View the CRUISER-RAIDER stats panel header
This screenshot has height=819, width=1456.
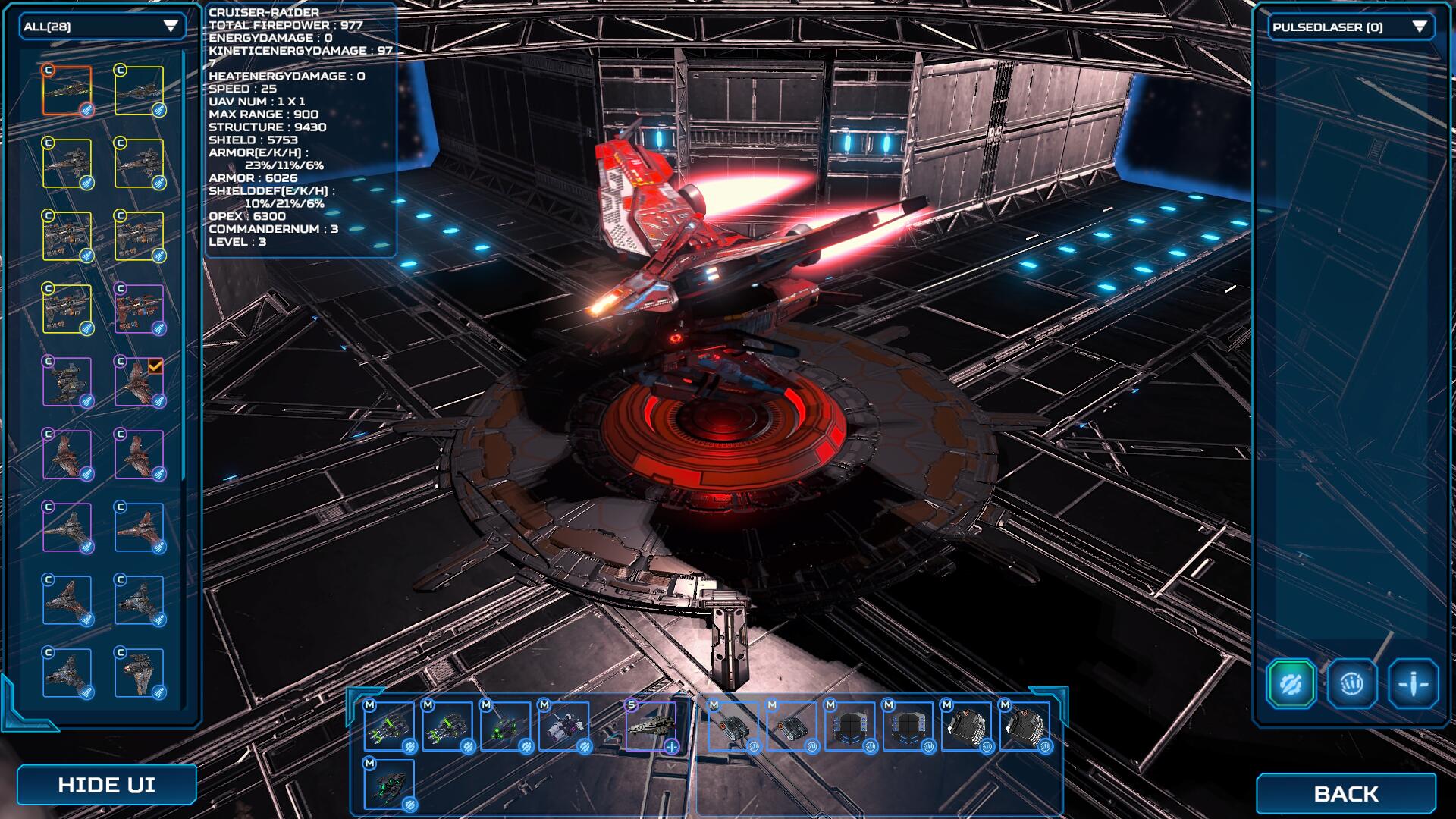tap(264, 11)
